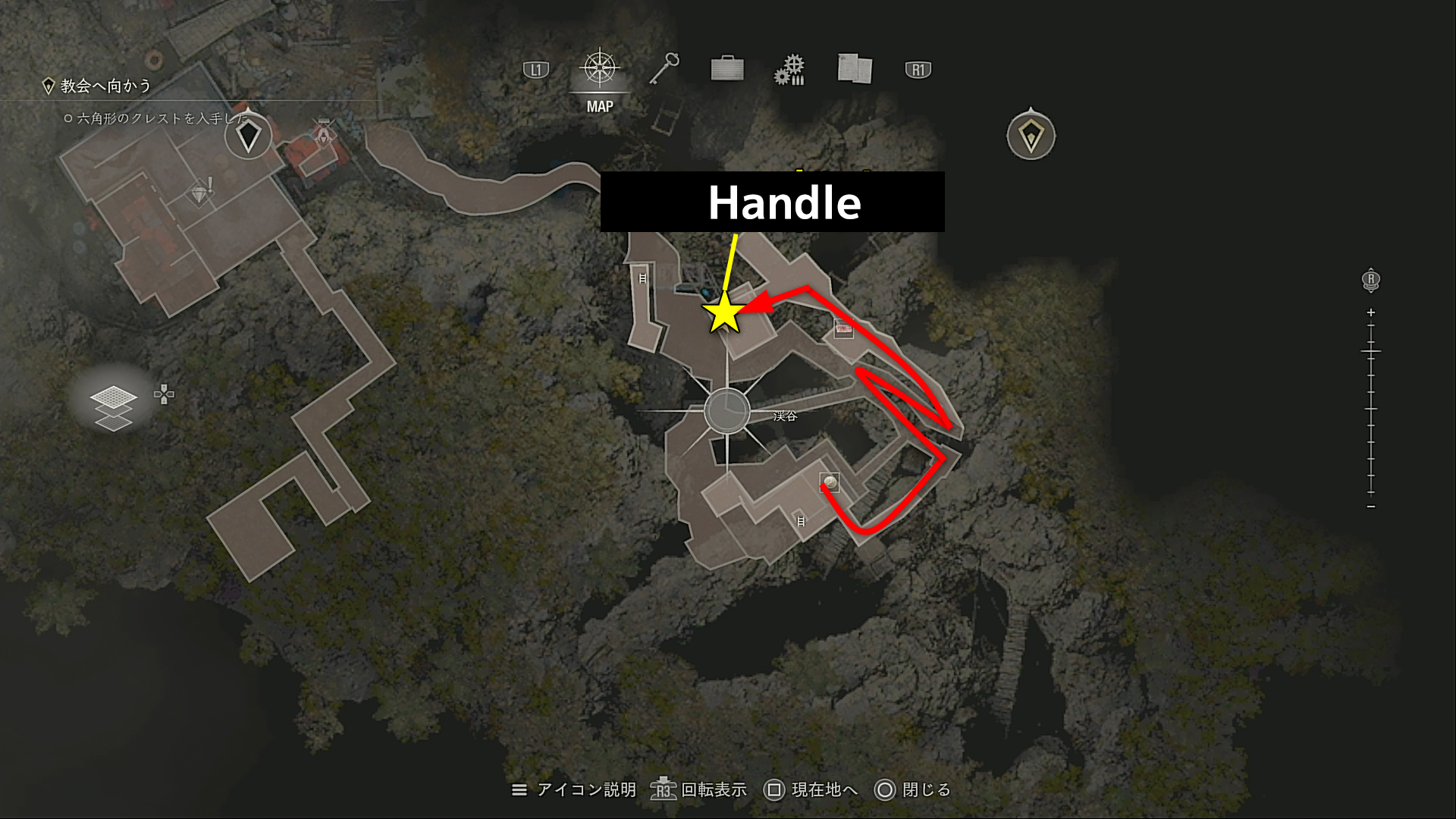1456x819 pixels.
Task: Open the attache case inventory tab
Action: [x=727, y=69]
